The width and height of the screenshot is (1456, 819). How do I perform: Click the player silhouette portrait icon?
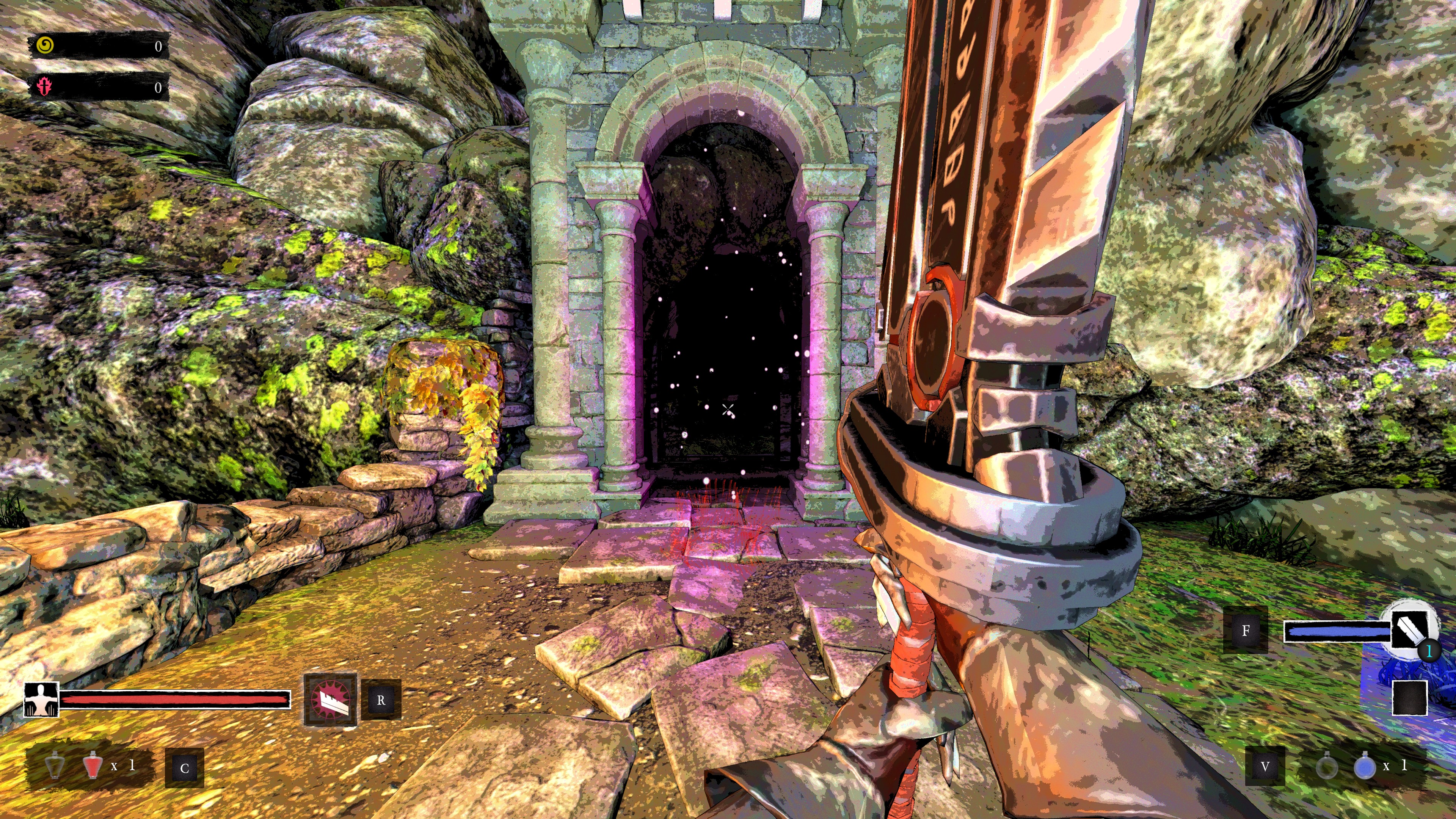coord(41,700)
